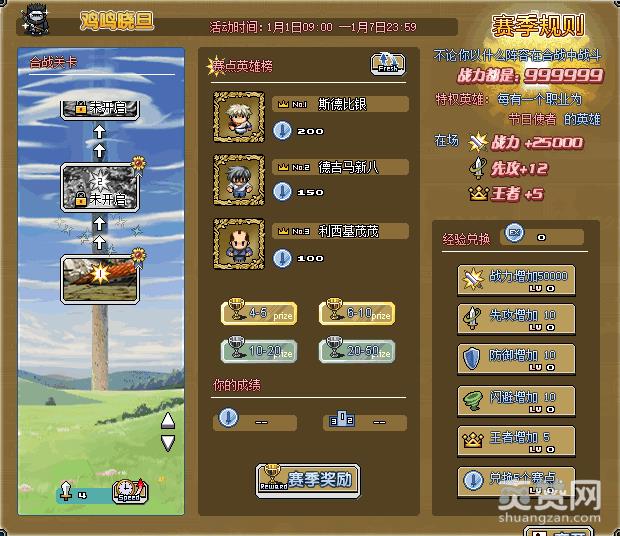Select No.3 hero 利西基茂茂 portrait
Viewport: 620px width, 536px height.
pos(239,244)
